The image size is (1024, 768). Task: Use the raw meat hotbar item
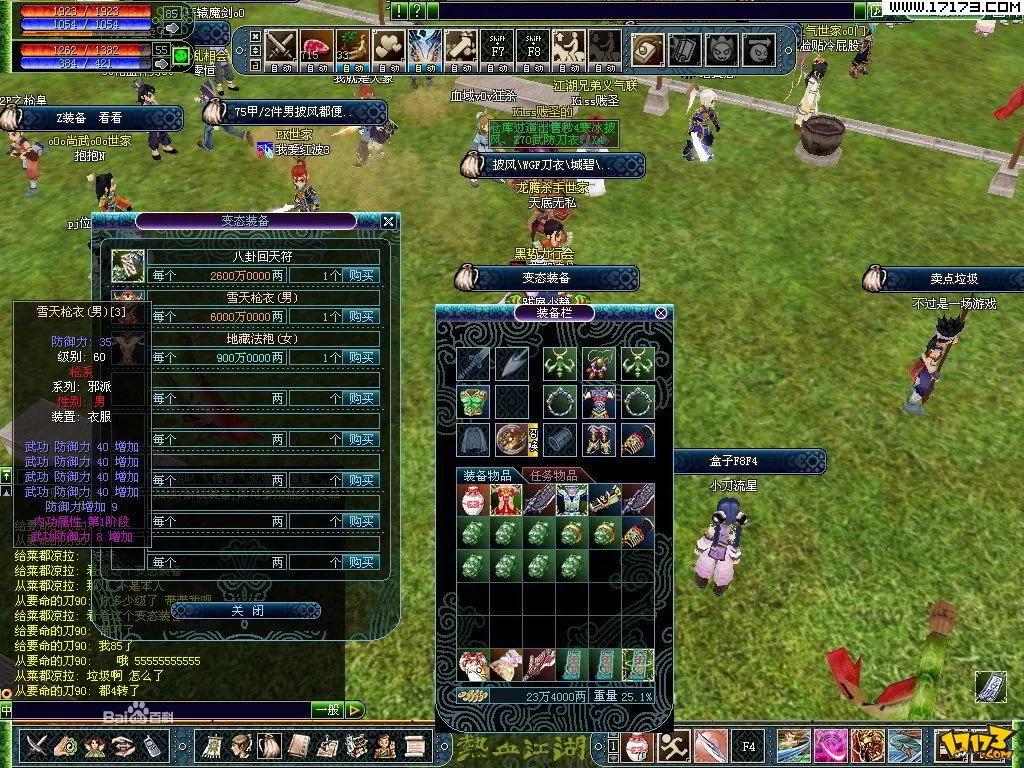(315, 47)
